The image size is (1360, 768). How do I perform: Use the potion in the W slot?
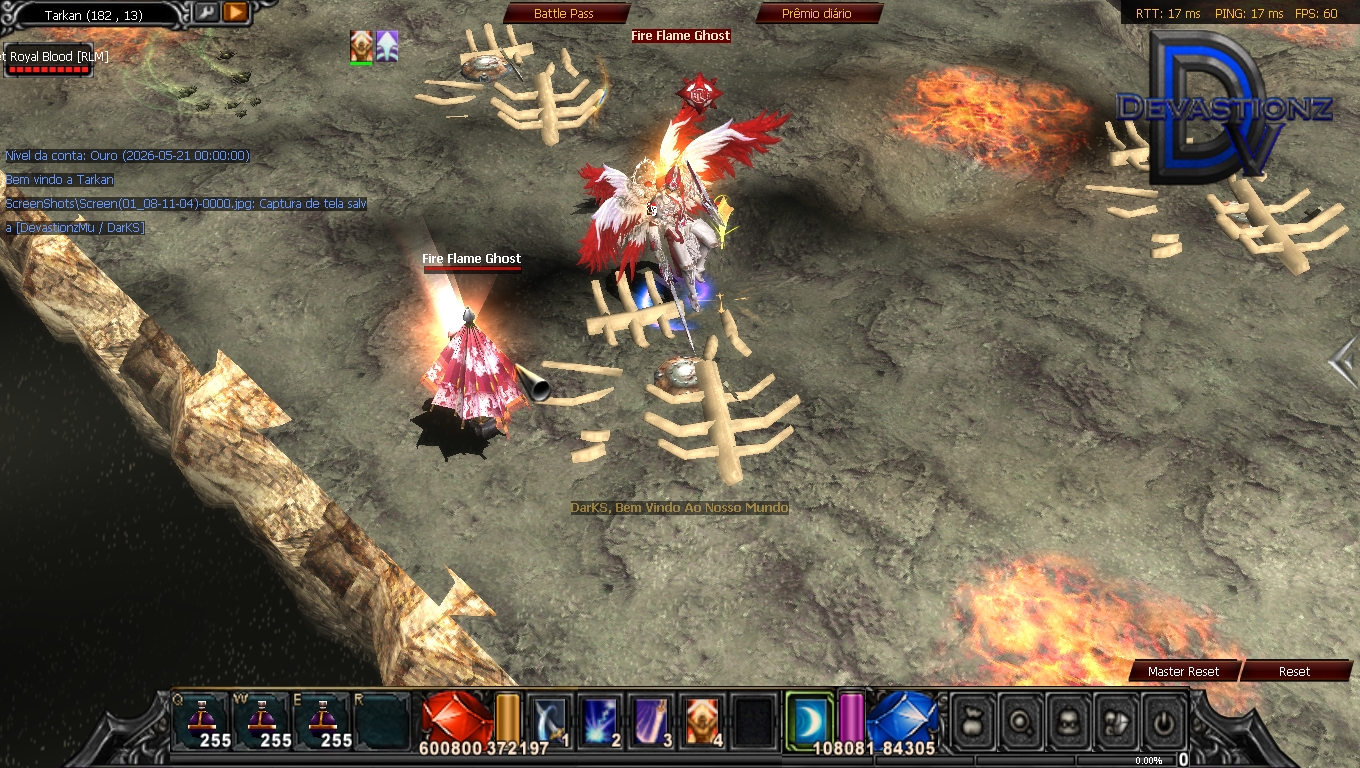coord(263,720)
